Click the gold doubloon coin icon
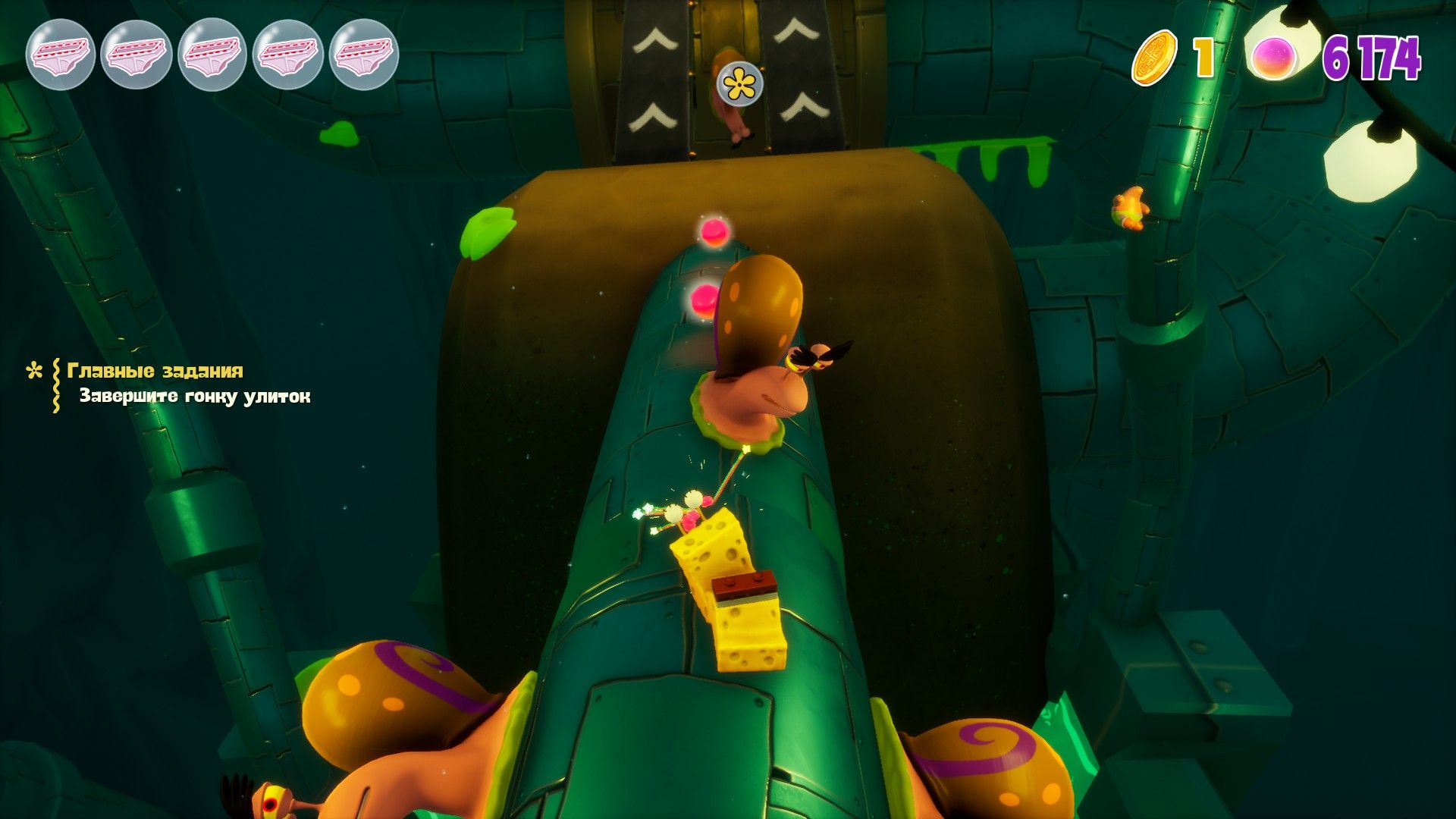 click(1154, 58)
